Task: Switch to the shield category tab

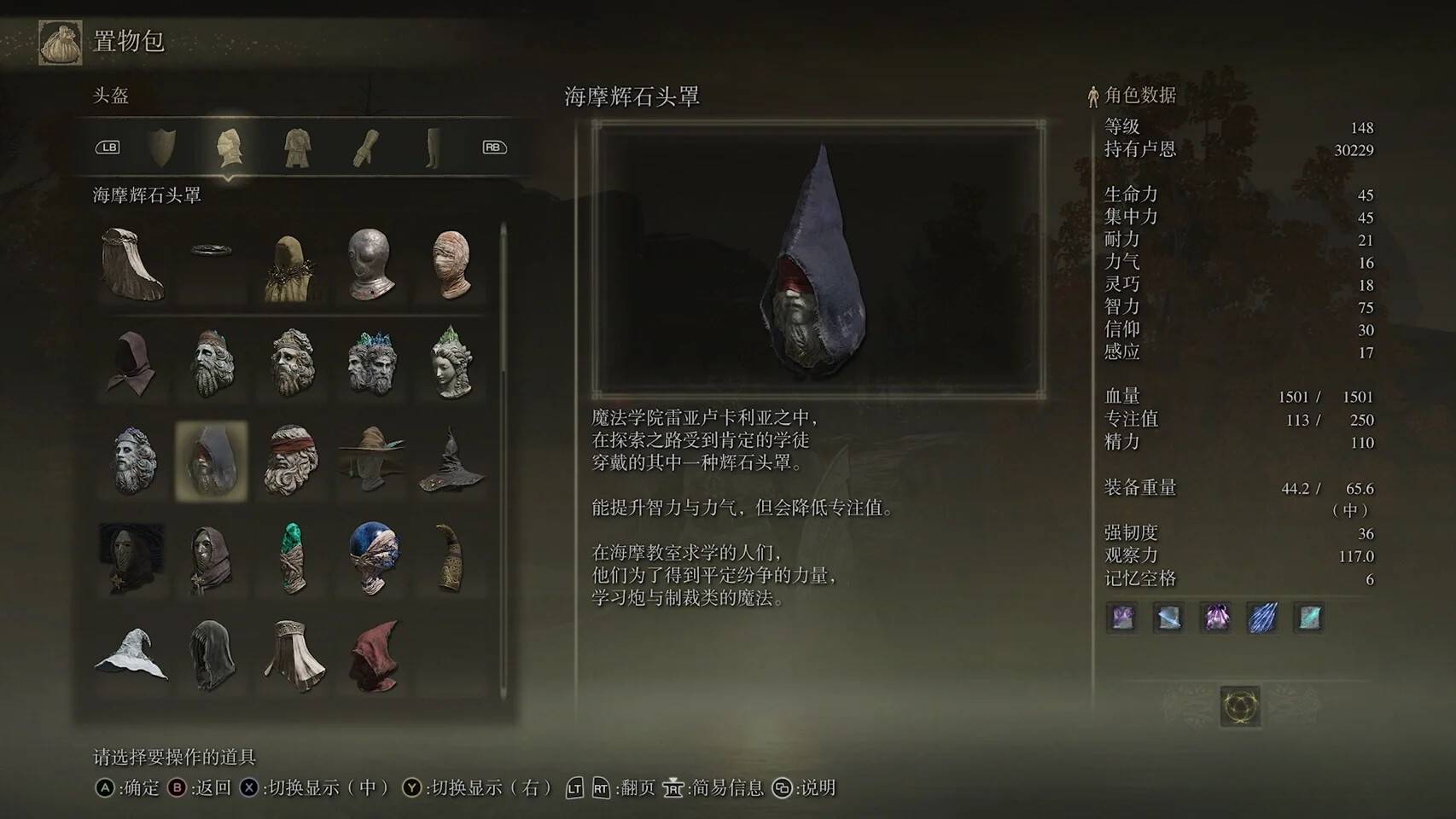Action: (162, 147)
